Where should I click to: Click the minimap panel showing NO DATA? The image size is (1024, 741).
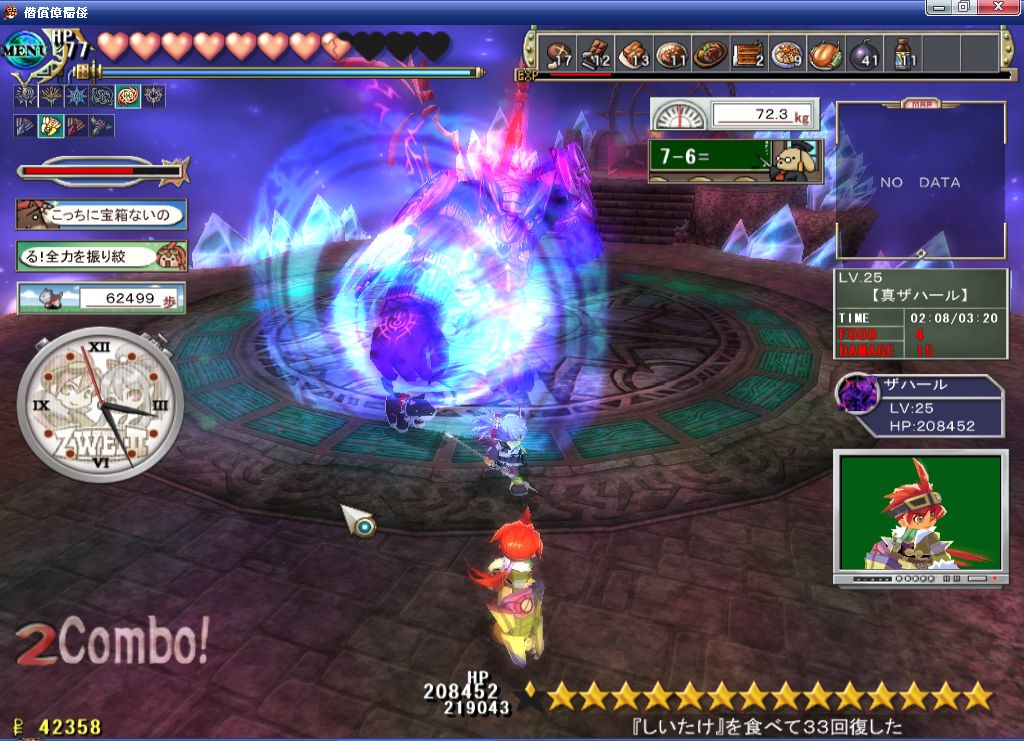(920, 182)
